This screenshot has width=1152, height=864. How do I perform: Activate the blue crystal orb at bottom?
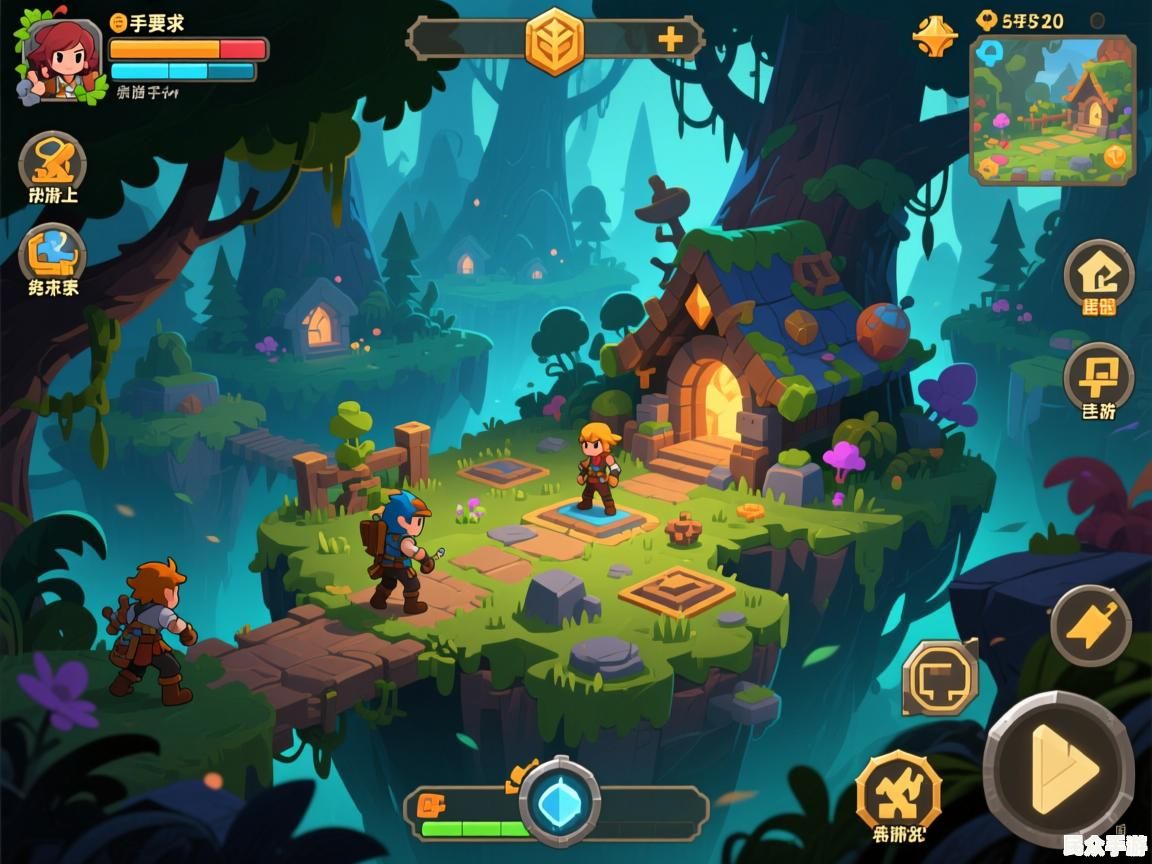click(559, 802)
